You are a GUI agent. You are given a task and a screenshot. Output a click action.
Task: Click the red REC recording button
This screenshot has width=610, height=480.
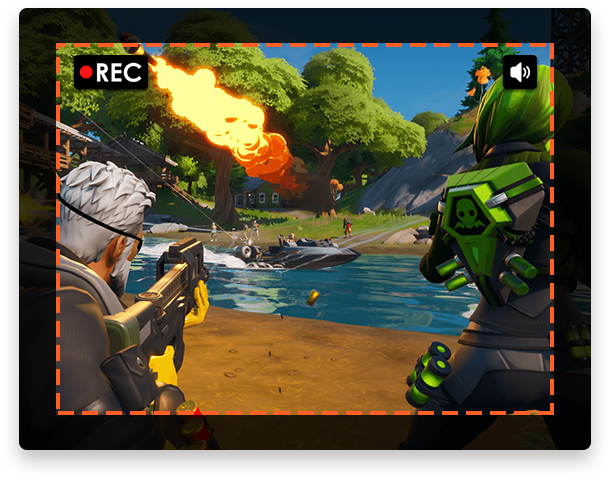pyautogui.click(x=111, y=72)
